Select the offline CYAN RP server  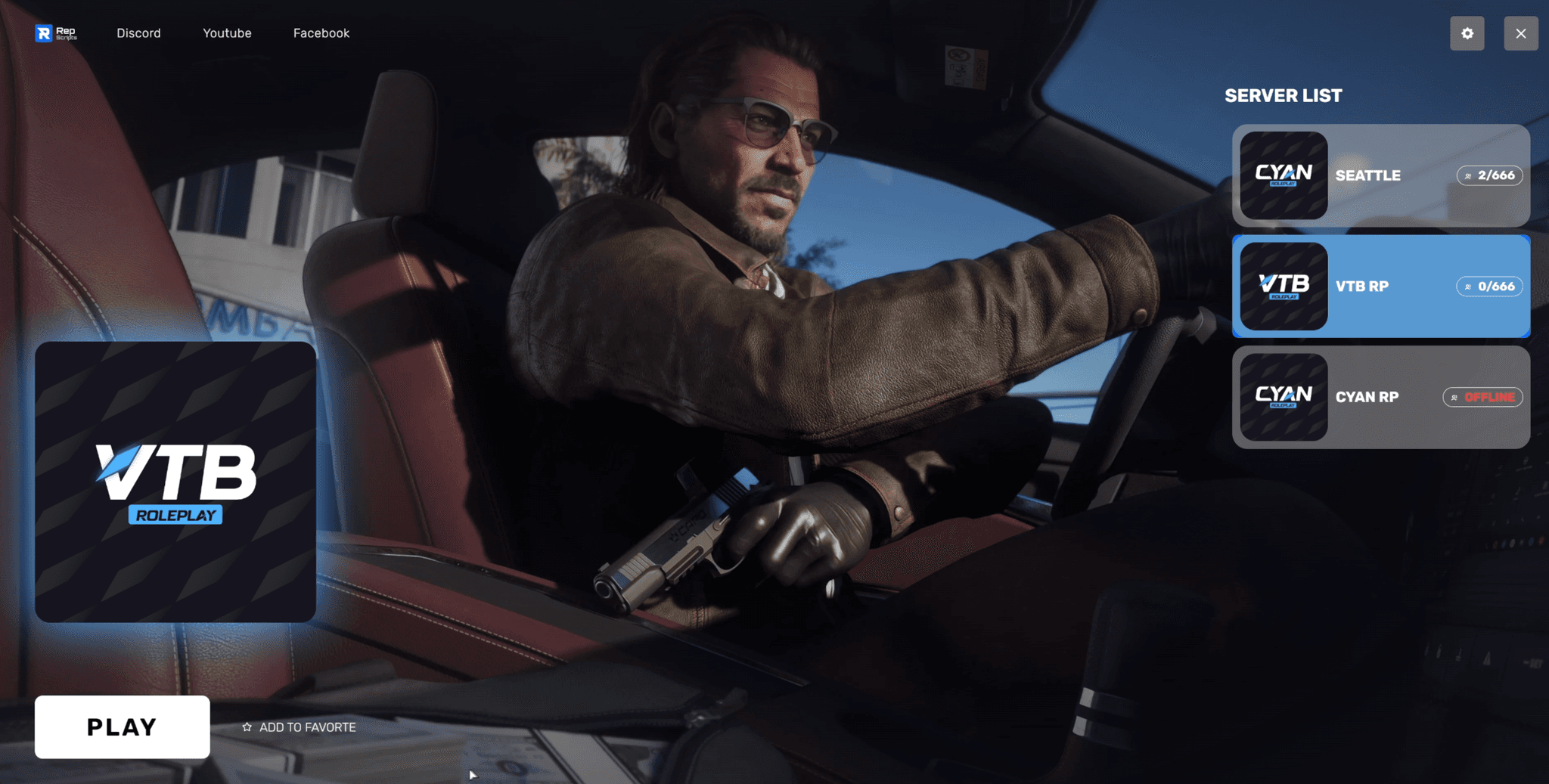(1380, 397)
